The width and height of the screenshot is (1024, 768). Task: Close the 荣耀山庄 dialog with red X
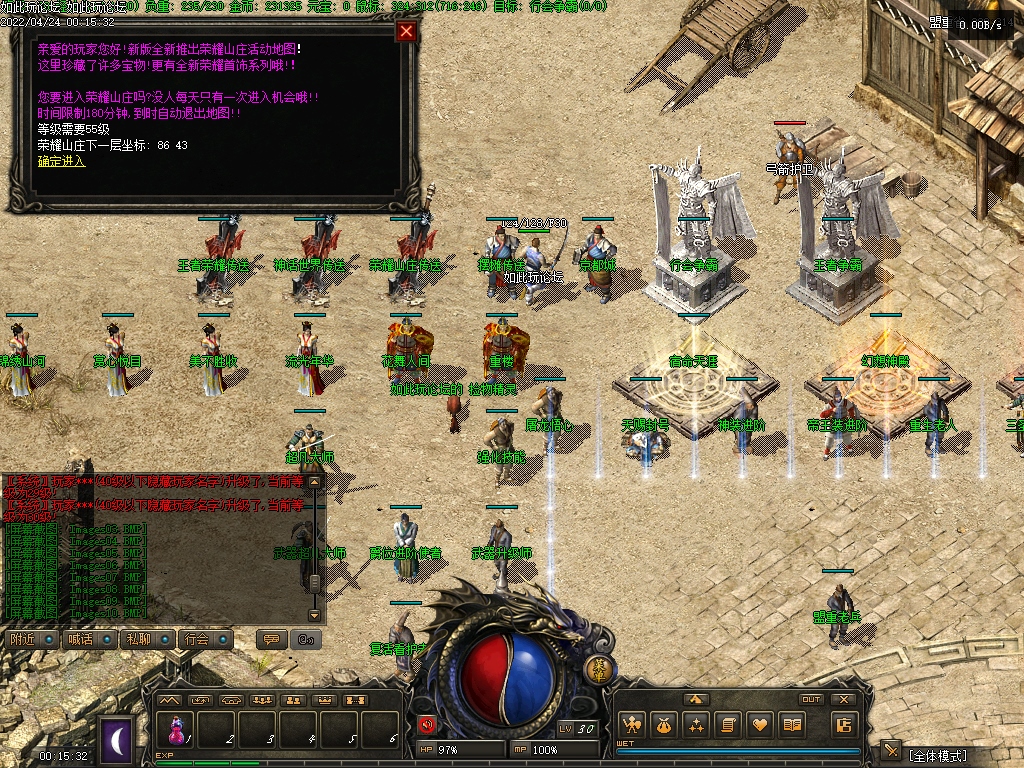(406, 31)
